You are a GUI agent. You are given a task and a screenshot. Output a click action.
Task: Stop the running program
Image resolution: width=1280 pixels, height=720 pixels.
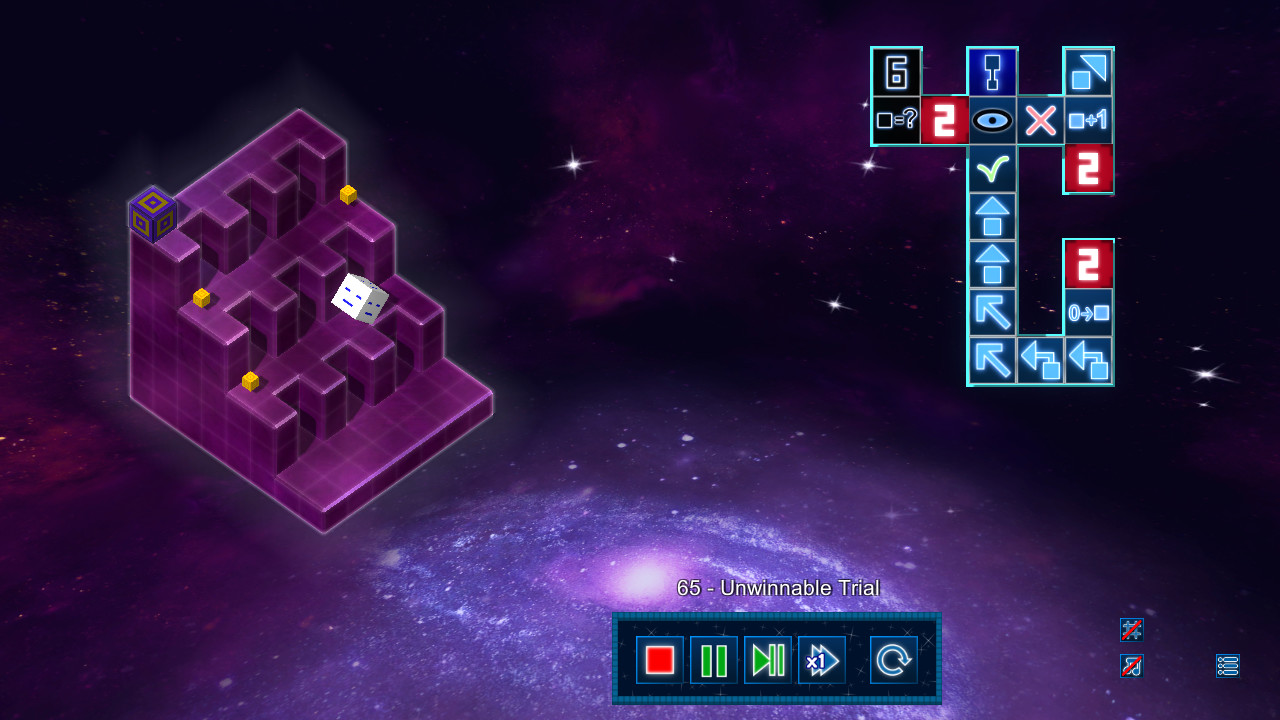[658, 659]
